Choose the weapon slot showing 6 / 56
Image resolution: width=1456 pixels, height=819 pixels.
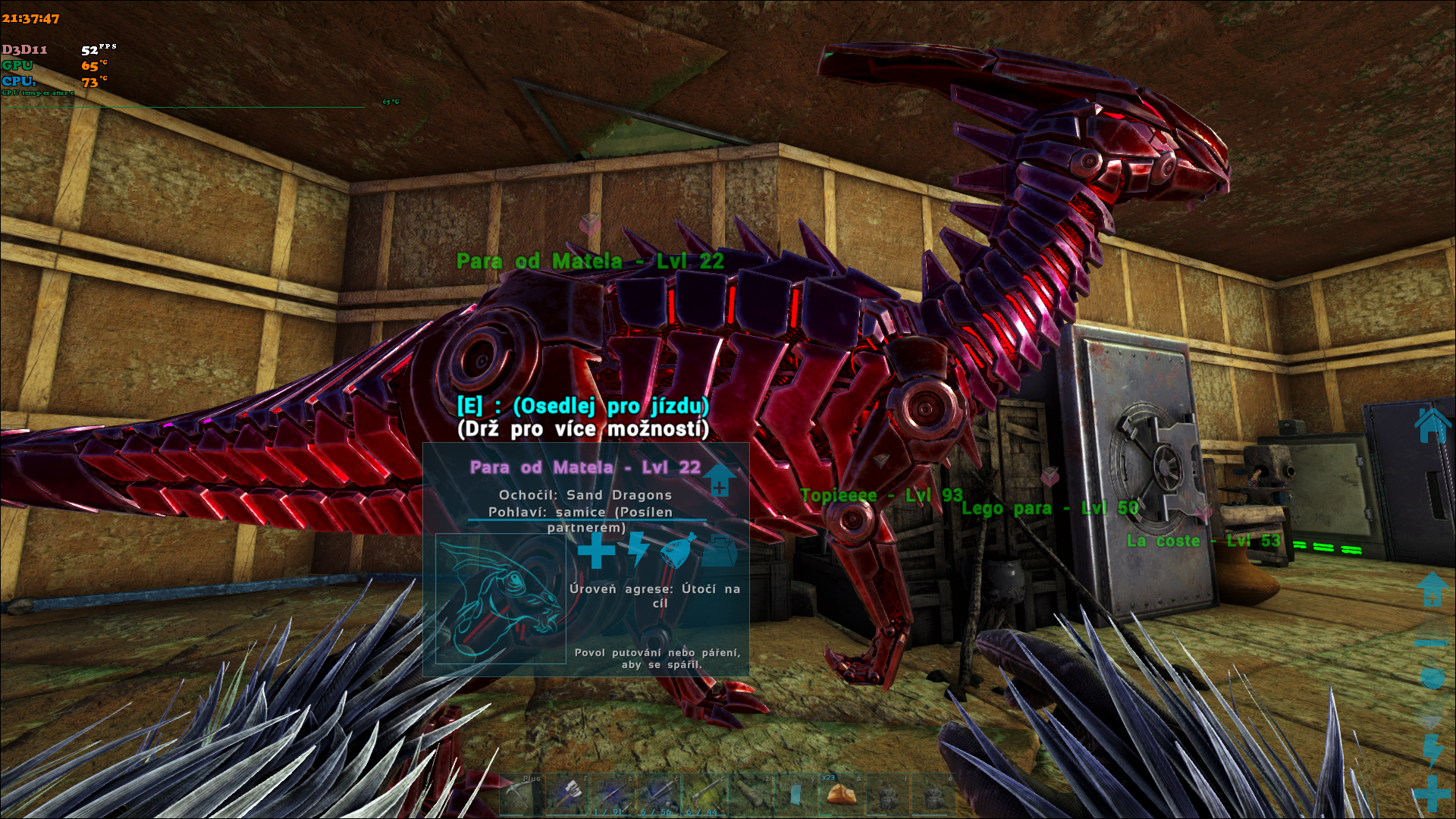[658, 795]
